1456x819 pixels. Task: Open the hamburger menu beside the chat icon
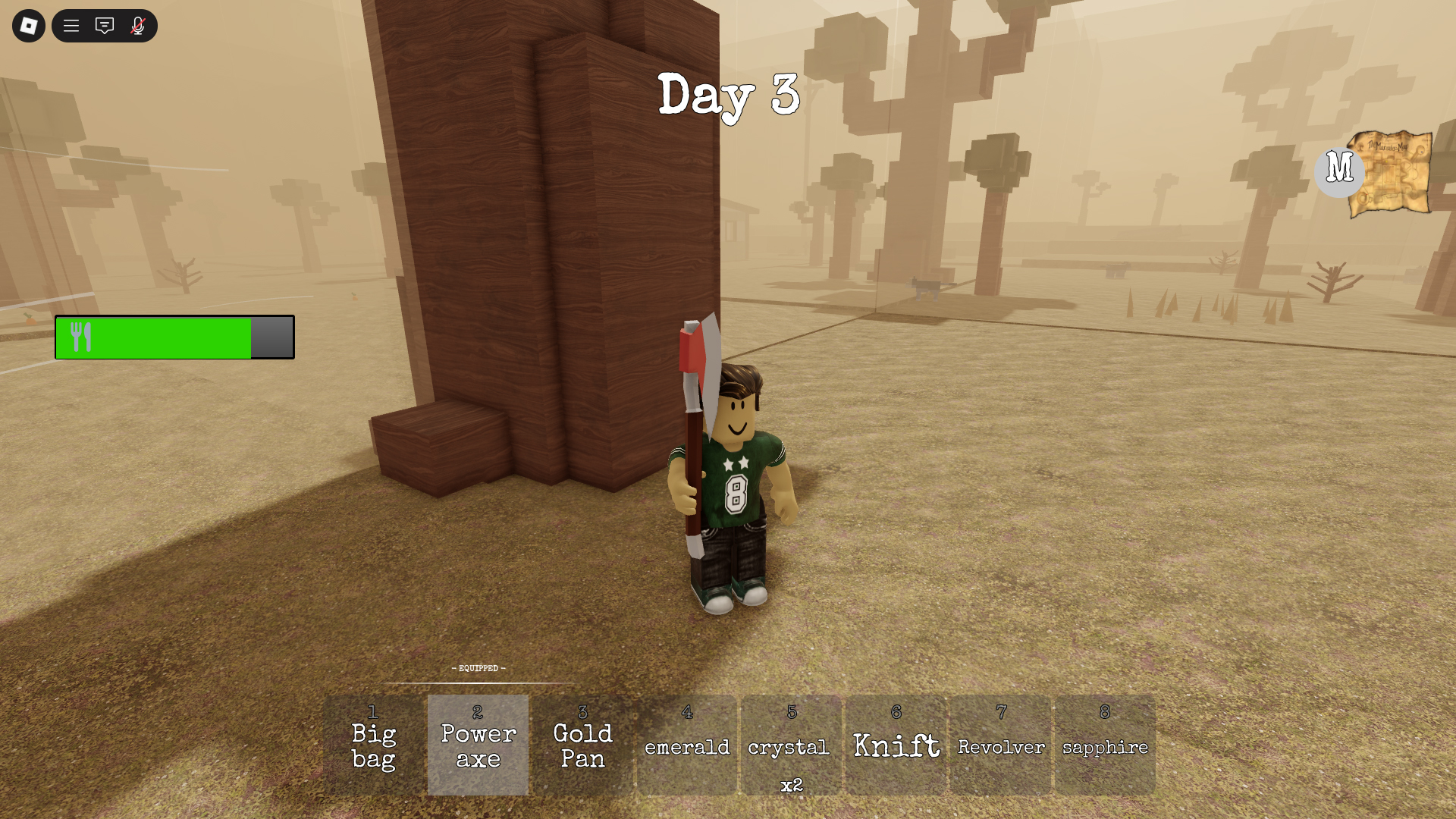click(x=71, y=26)
